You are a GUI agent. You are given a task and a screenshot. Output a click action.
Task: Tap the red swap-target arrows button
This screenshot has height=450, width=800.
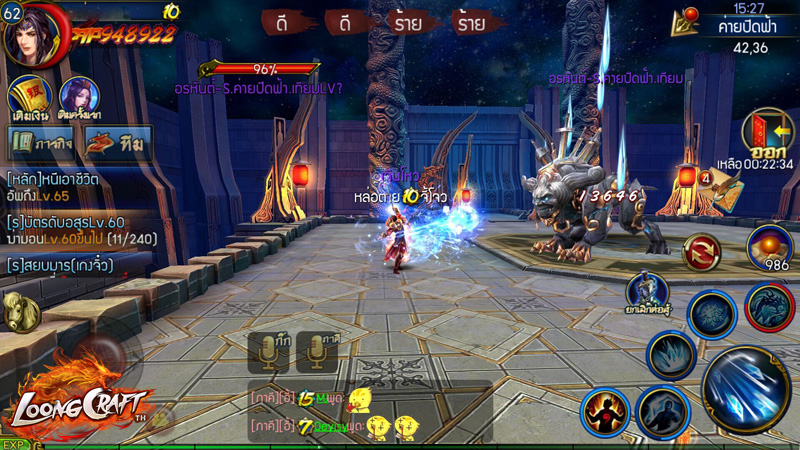point(702,251)
